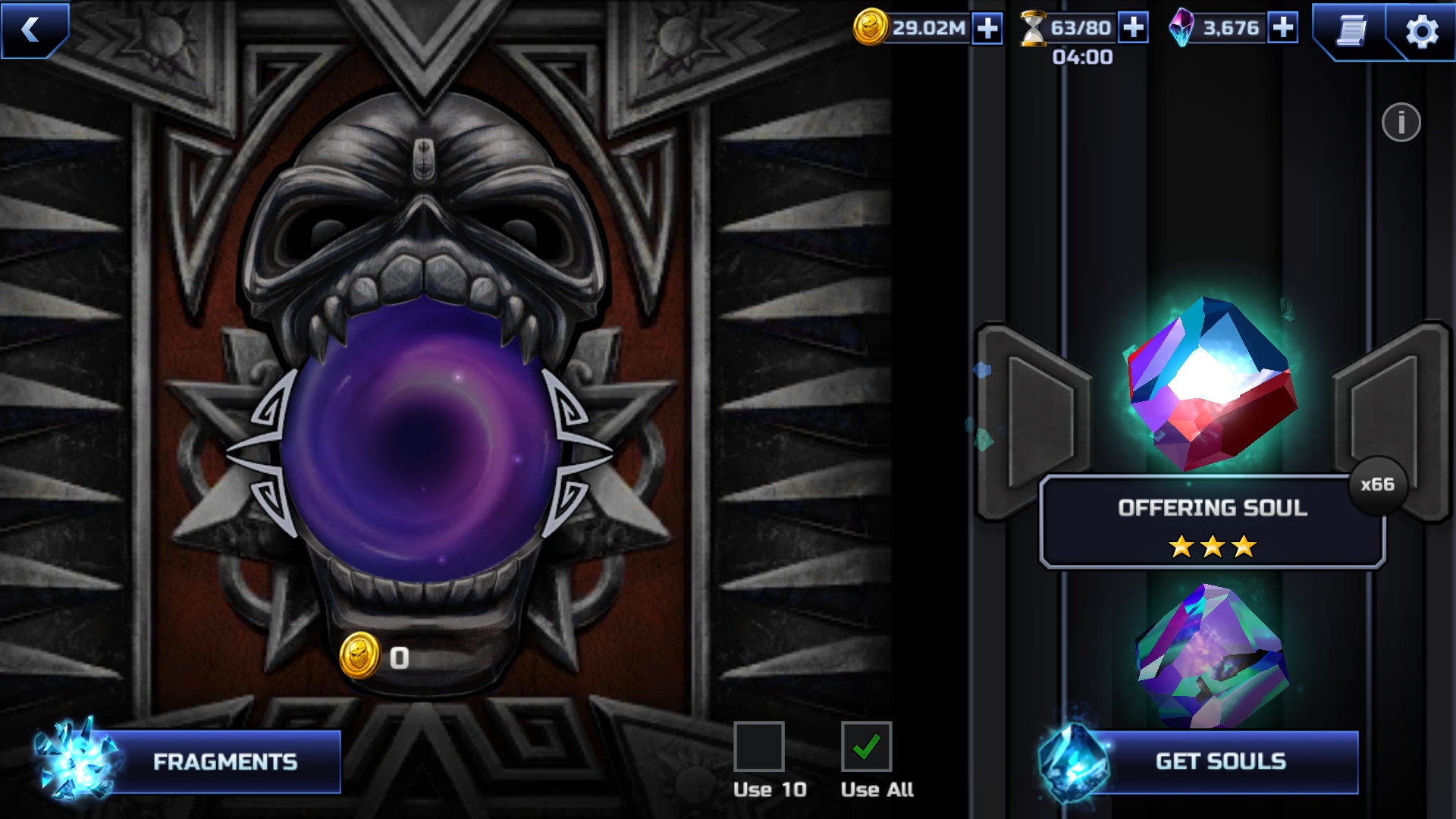
Task: Tick the Use 10 checkbox
Action: click(758, 747)
